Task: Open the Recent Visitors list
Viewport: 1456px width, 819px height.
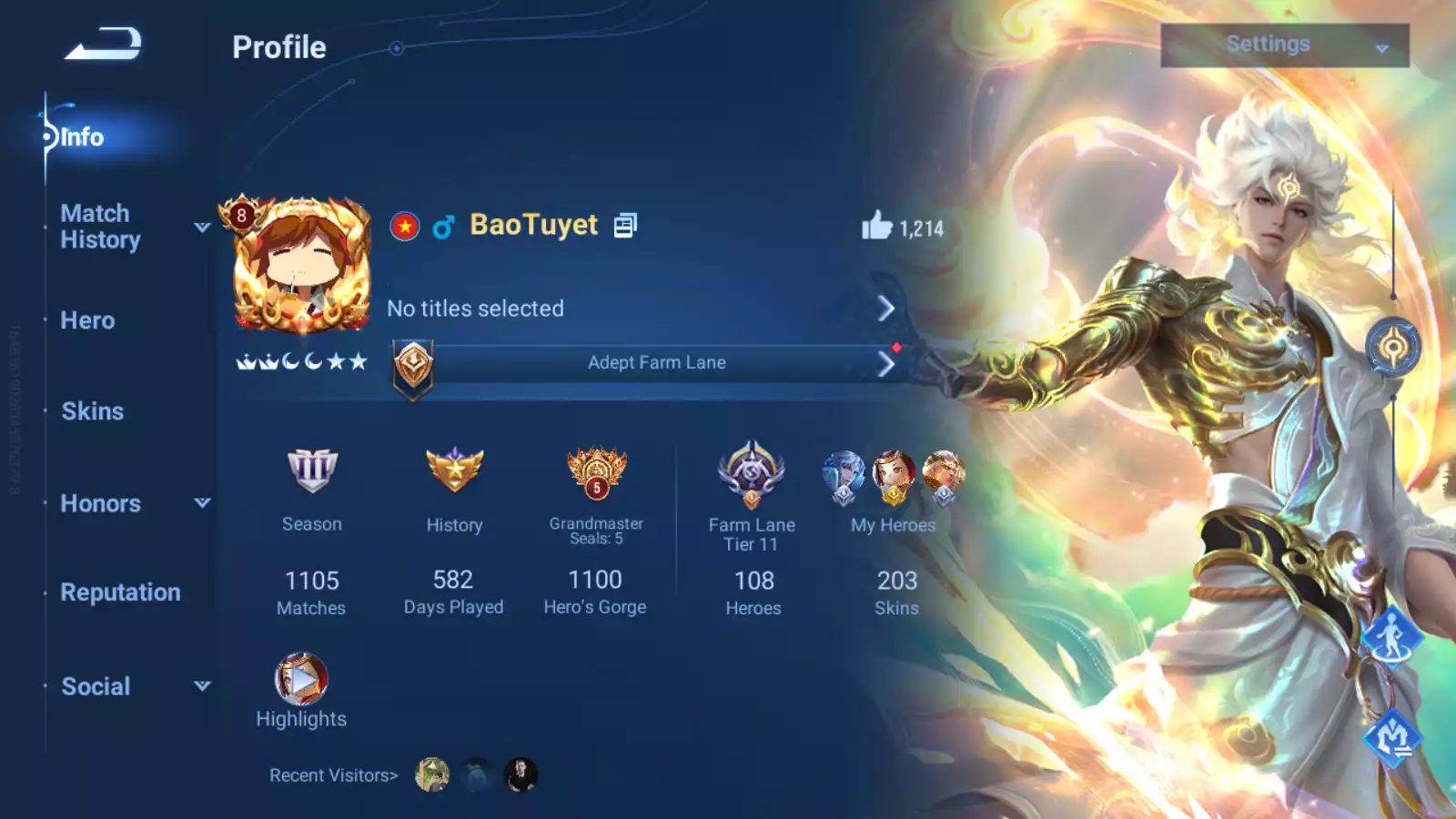Action: [x=333, y=775]
